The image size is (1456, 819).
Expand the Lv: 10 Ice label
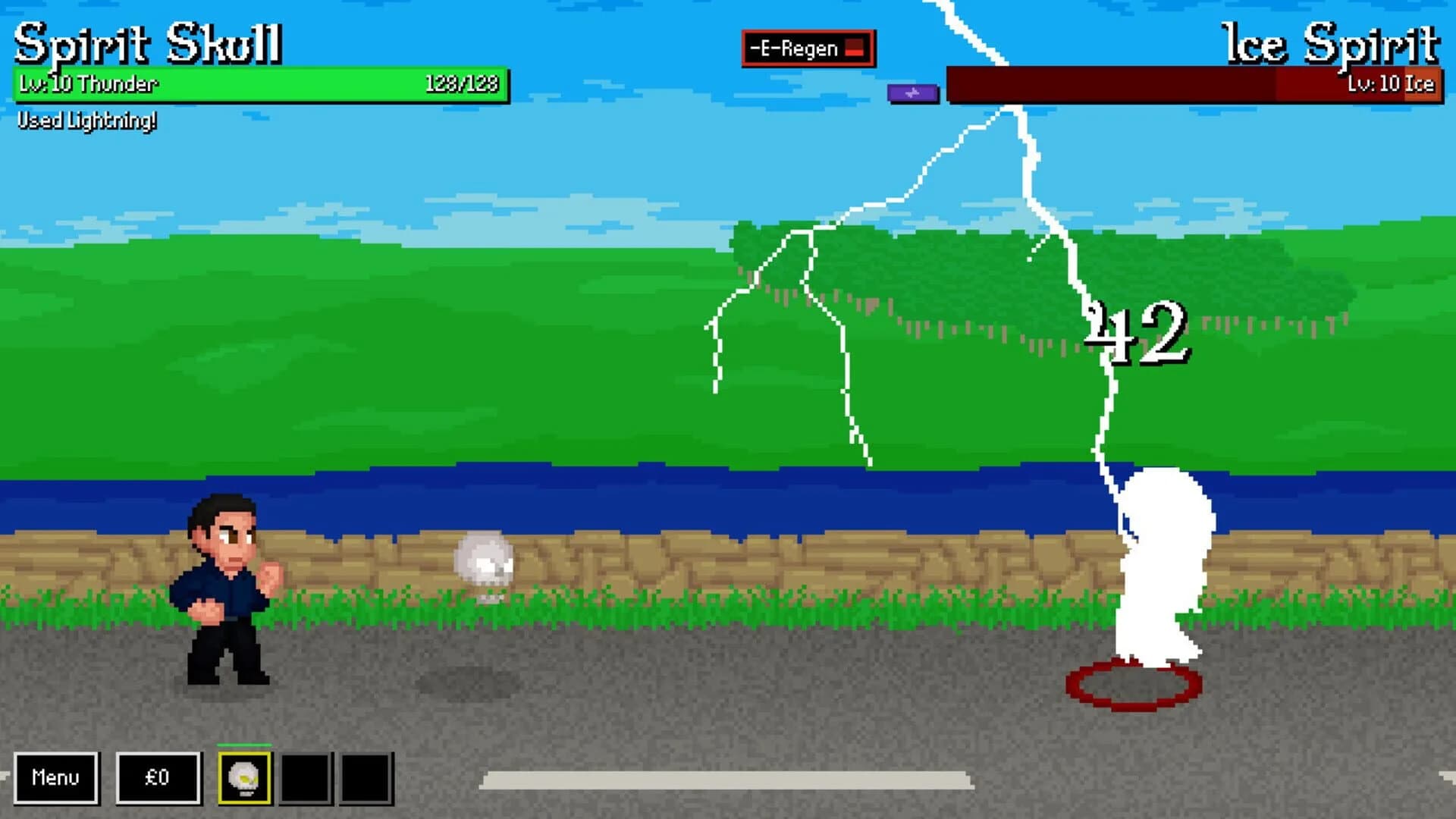coord(1392,86)
